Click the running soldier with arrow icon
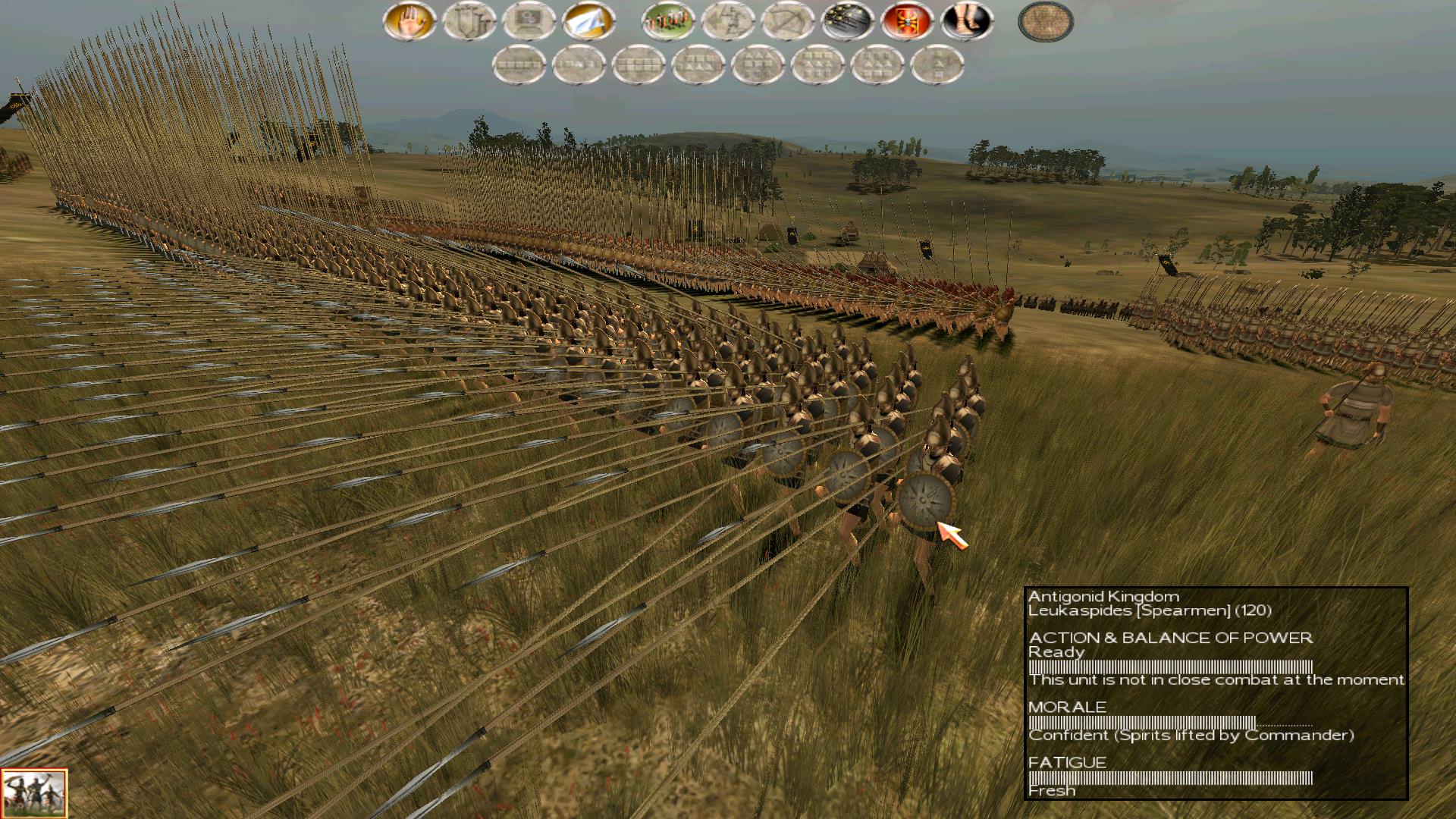Image resolution: width=1456 pixels, height=819 pixels. pos(728,21)
